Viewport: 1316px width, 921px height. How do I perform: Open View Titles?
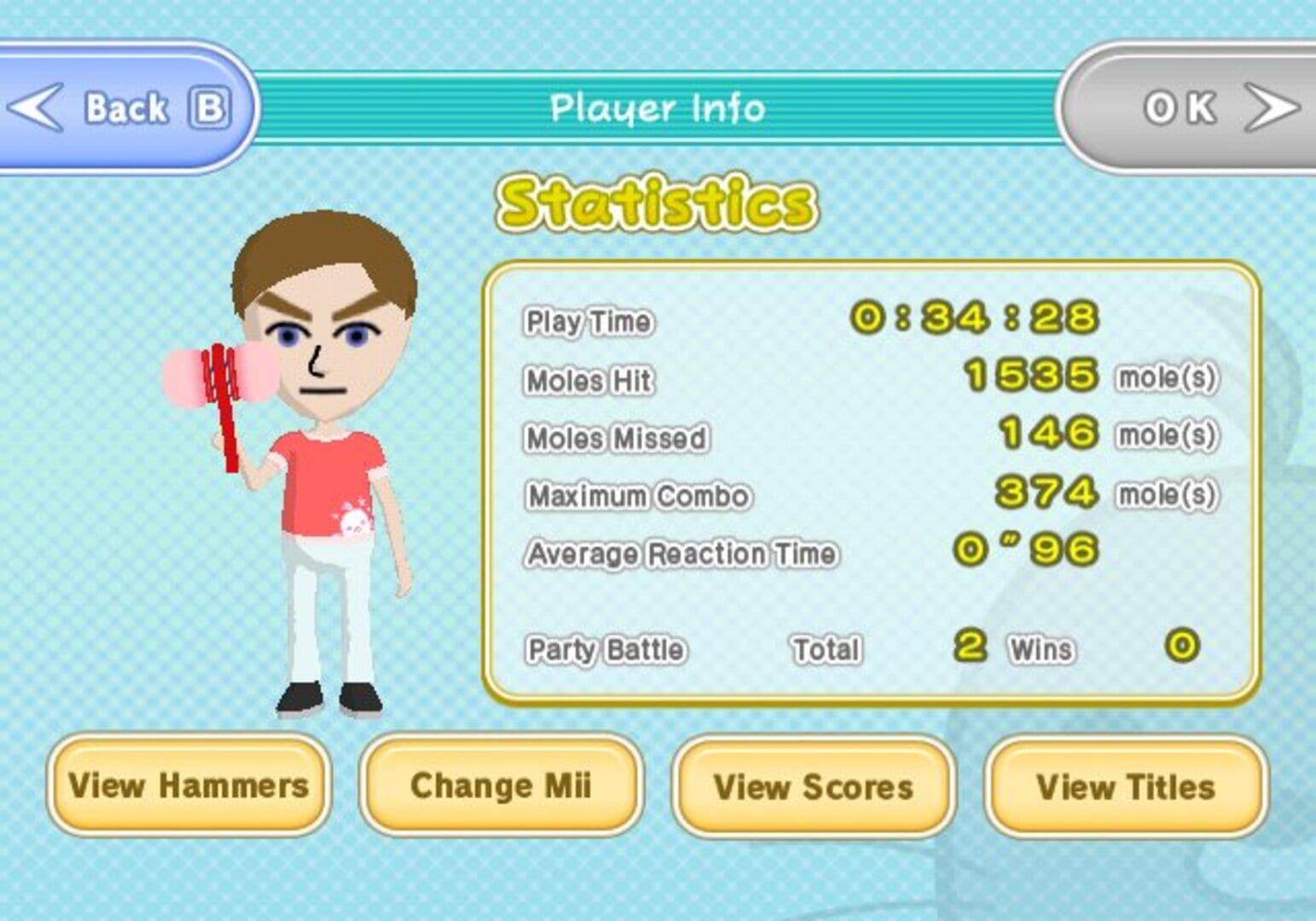[1125, 786]
